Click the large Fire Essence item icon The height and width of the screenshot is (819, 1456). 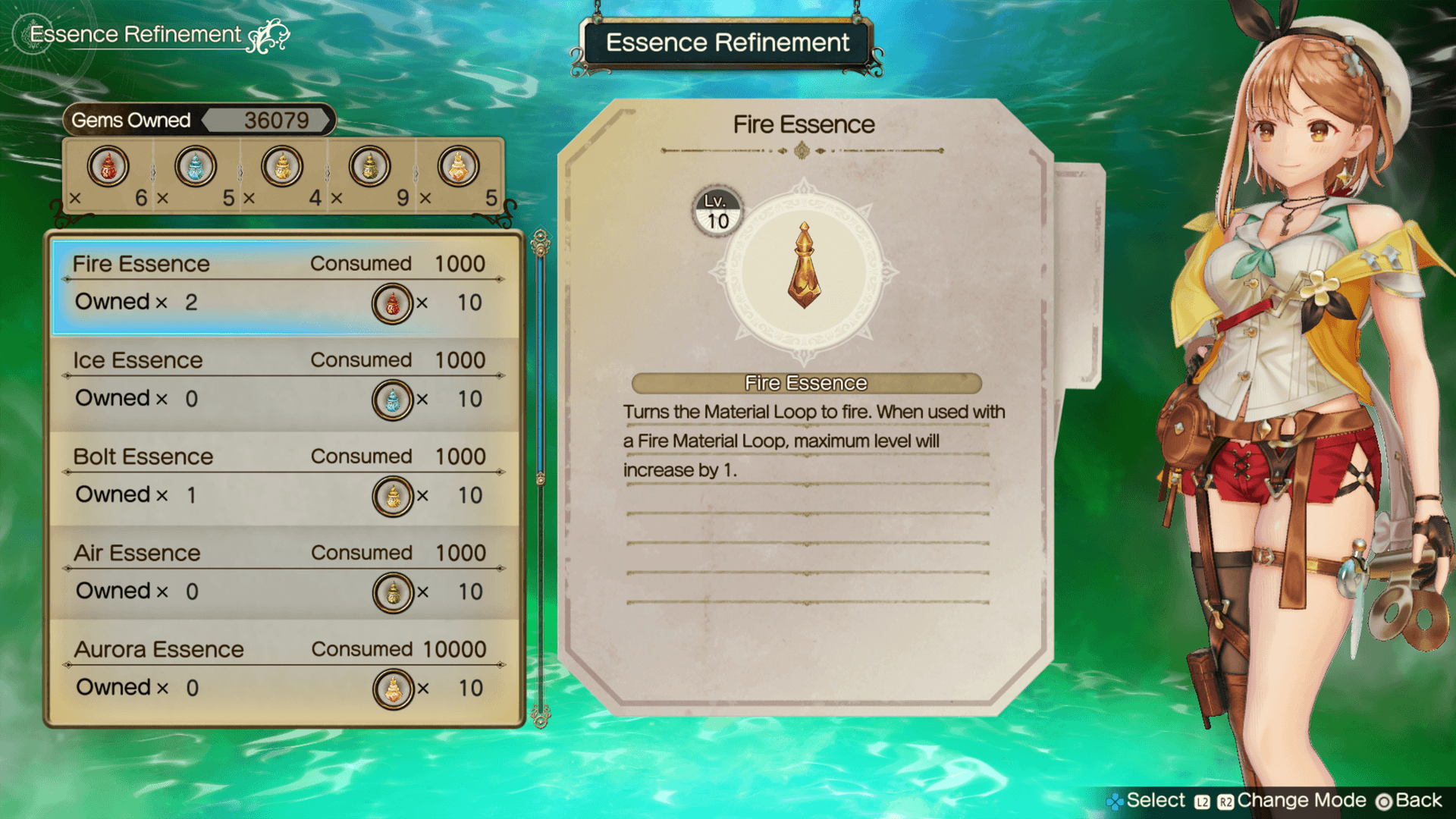804,267
